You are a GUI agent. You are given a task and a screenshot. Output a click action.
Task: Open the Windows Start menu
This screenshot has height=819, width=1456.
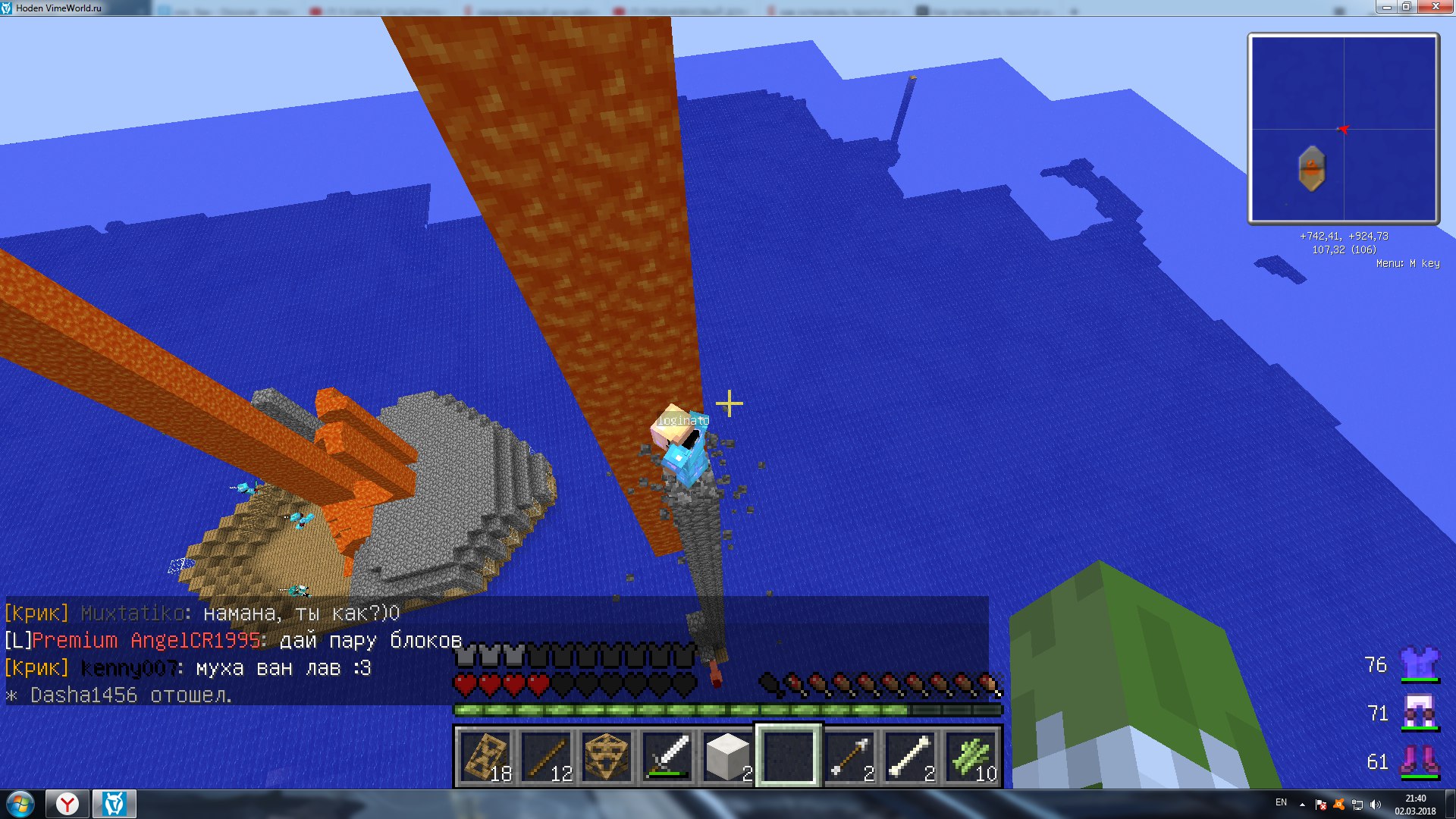click(20, 804)
